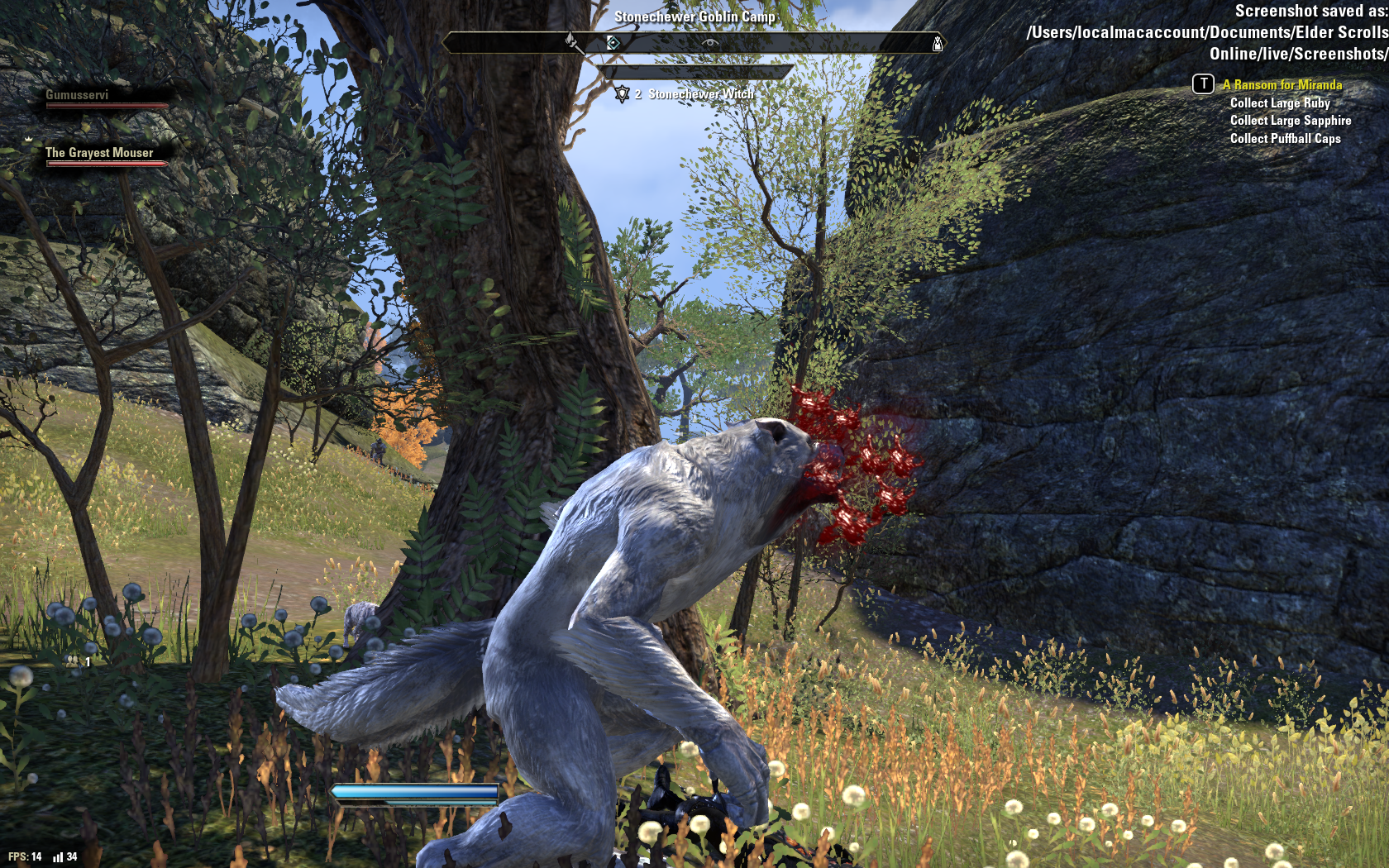The height and width of the screenshot is (868, 1389).
Task: Click the Collect Puffball Caps objective
Action: 1285,139
